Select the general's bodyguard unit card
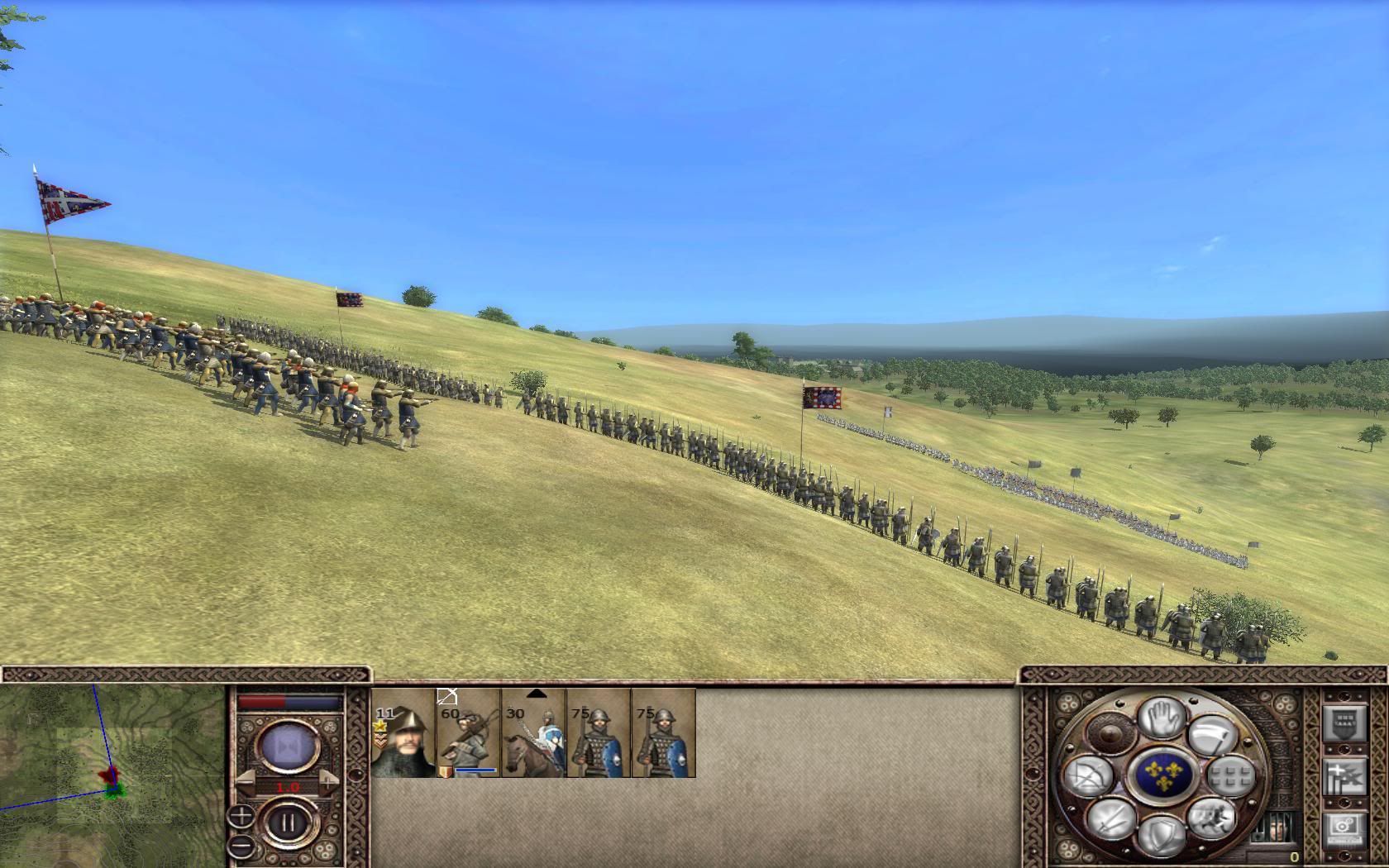 403,732
